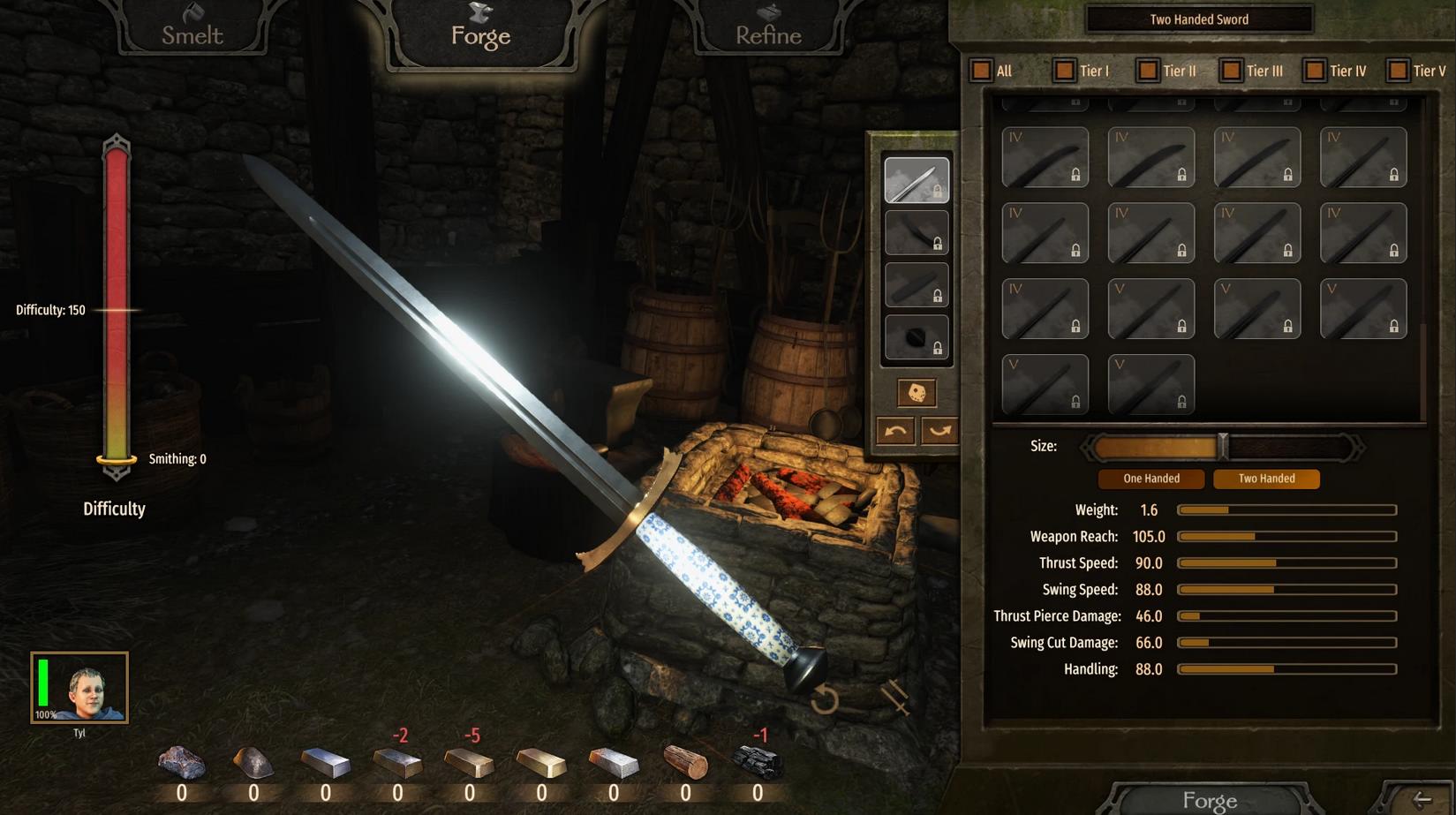
Task: Select Tyl's smith portrait
Action: click(x=79, y=688)
